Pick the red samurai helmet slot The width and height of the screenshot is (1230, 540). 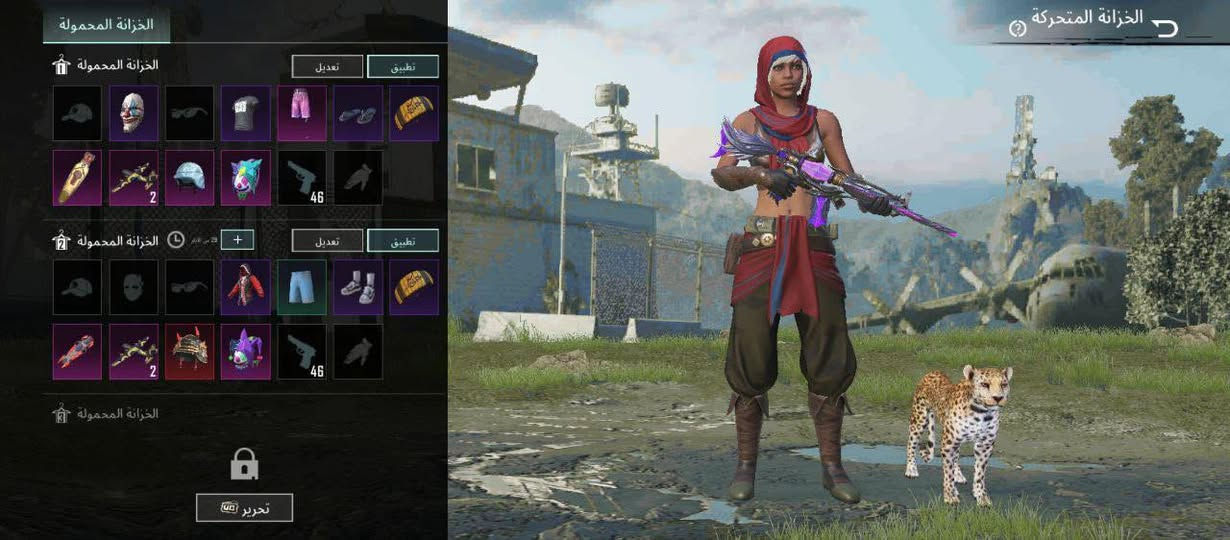coord(189,351)
